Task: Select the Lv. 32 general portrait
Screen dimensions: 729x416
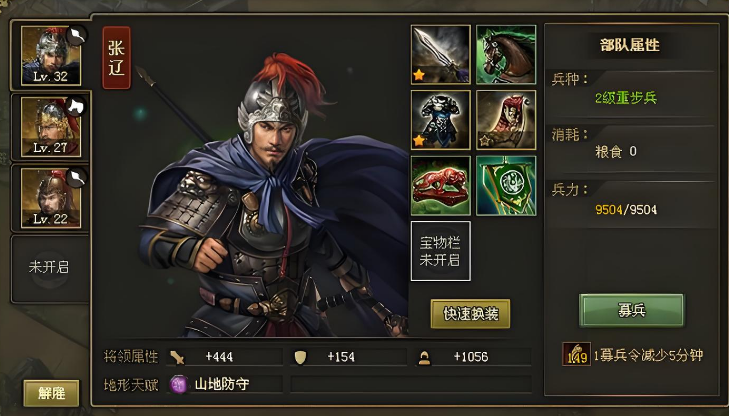Action: [51, 56]
